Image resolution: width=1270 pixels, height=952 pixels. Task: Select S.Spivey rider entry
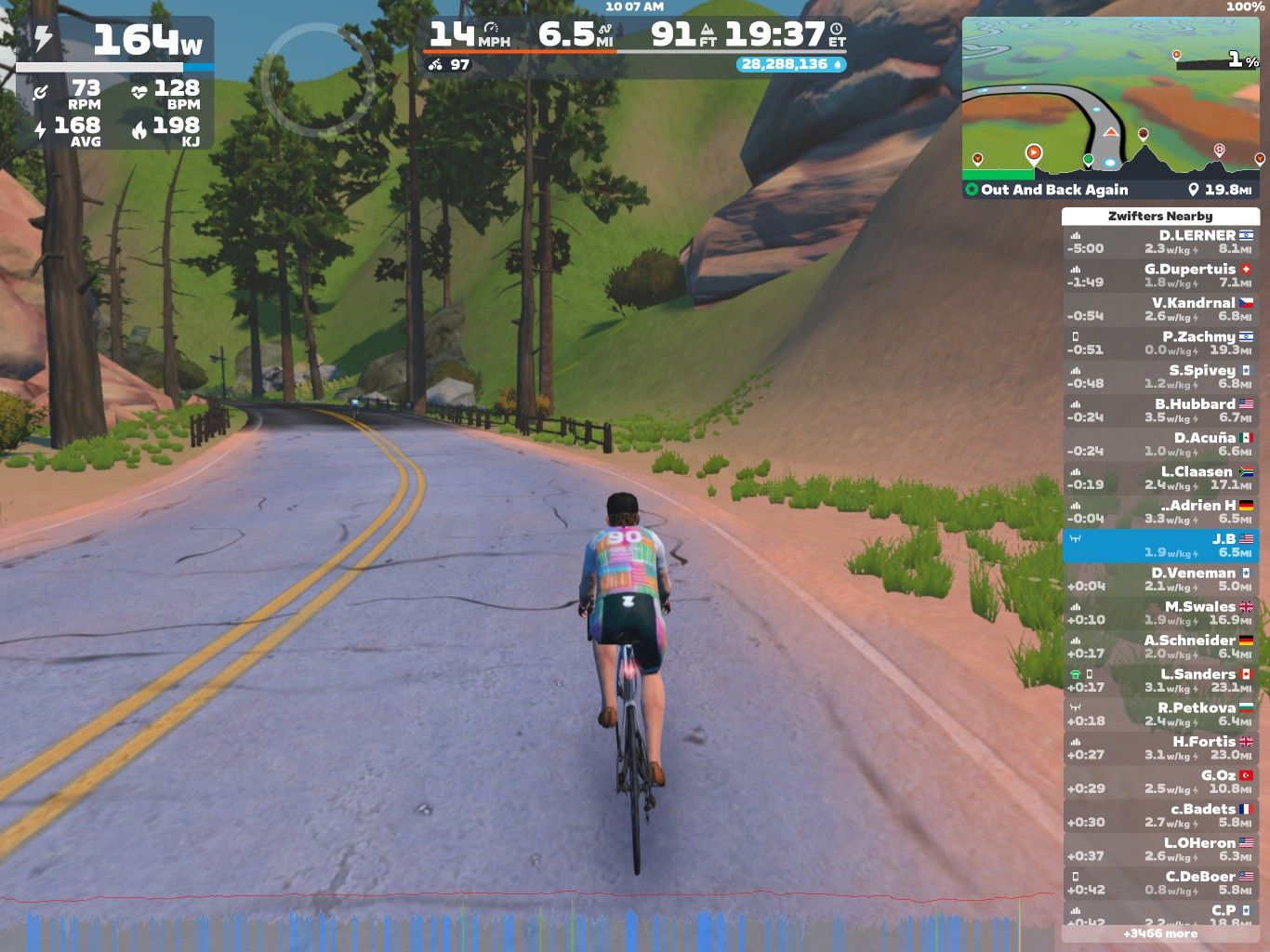point(1159,377)
